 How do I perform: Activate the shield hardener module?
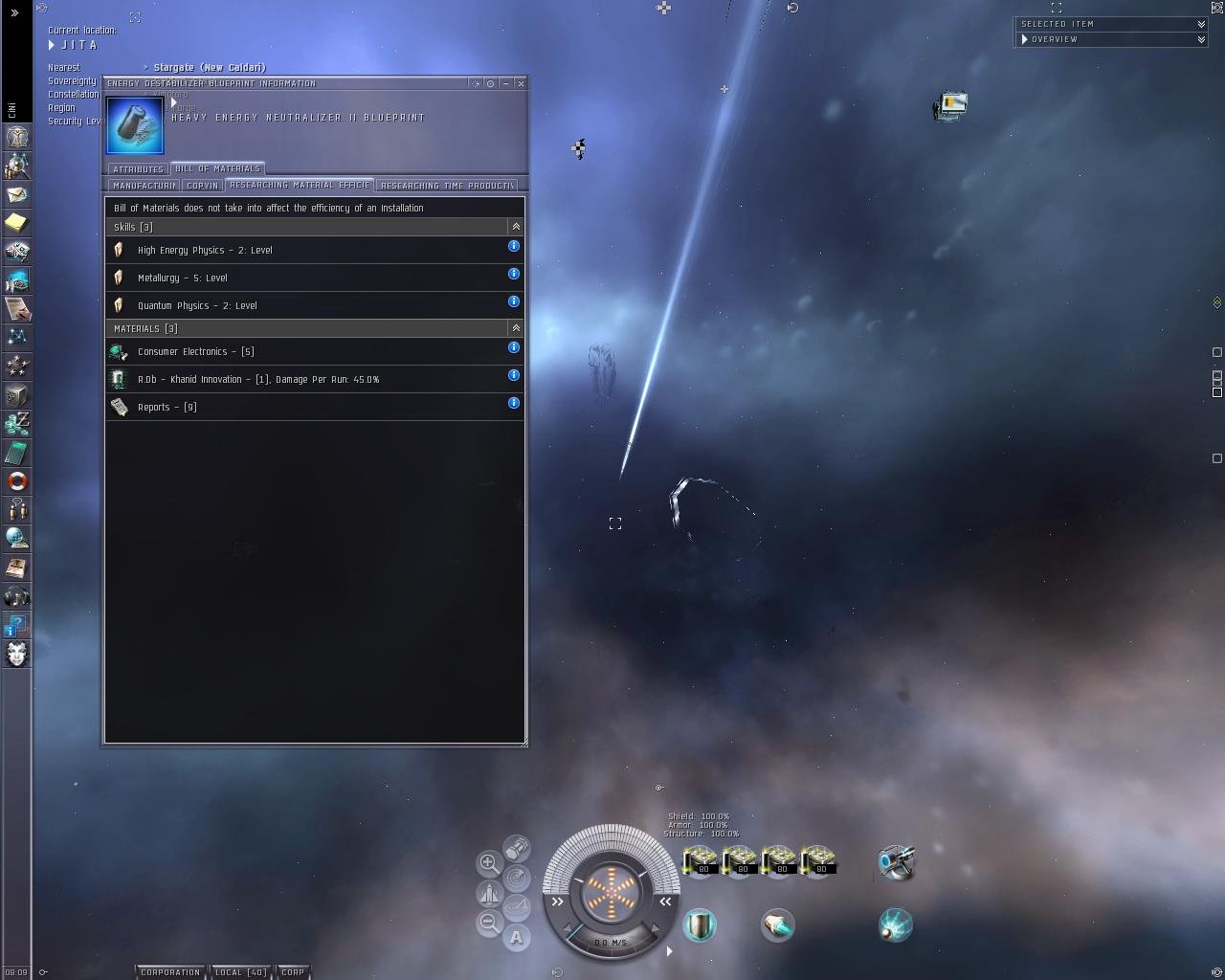702,924
